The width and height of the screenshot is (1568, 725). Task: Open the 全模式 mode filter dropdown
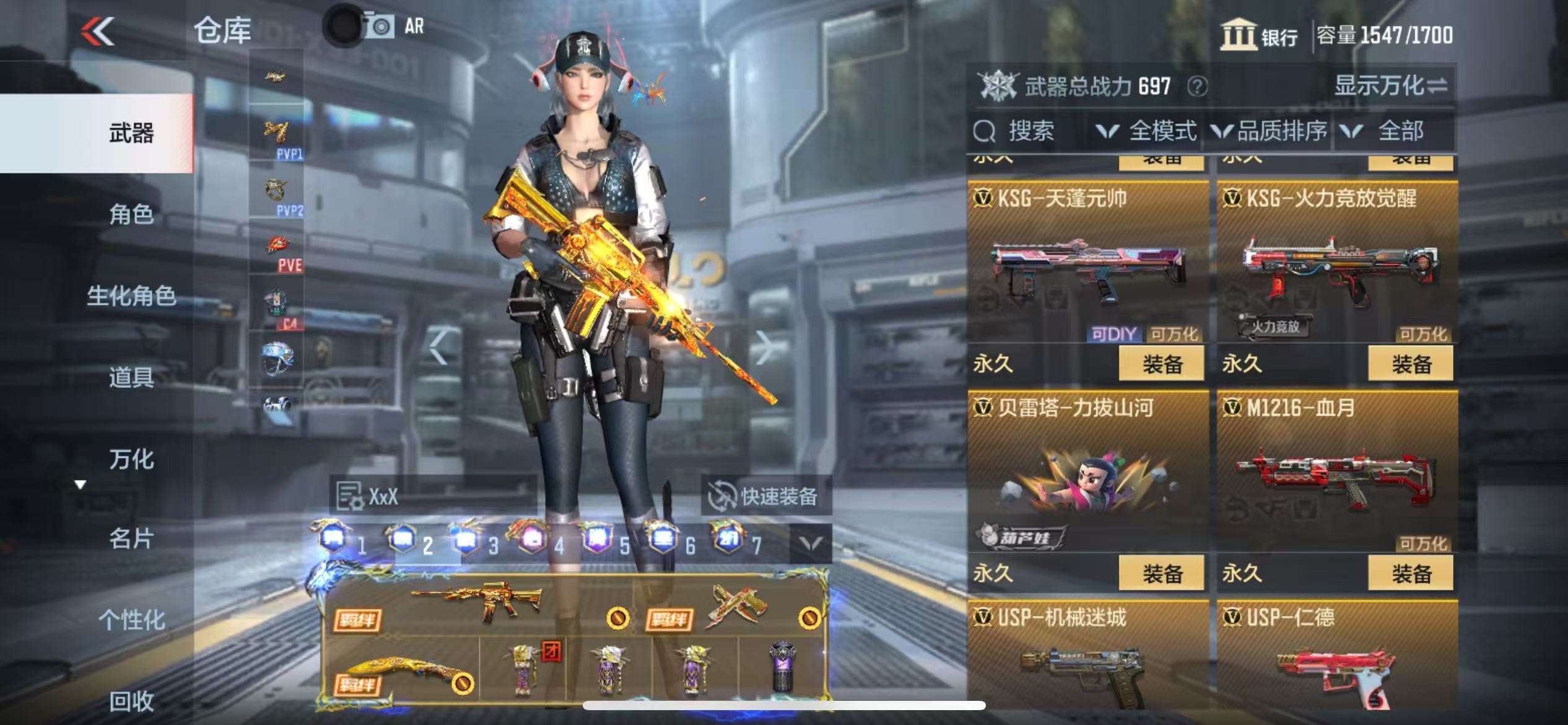pyautogui.click(x=1147, y=131)
